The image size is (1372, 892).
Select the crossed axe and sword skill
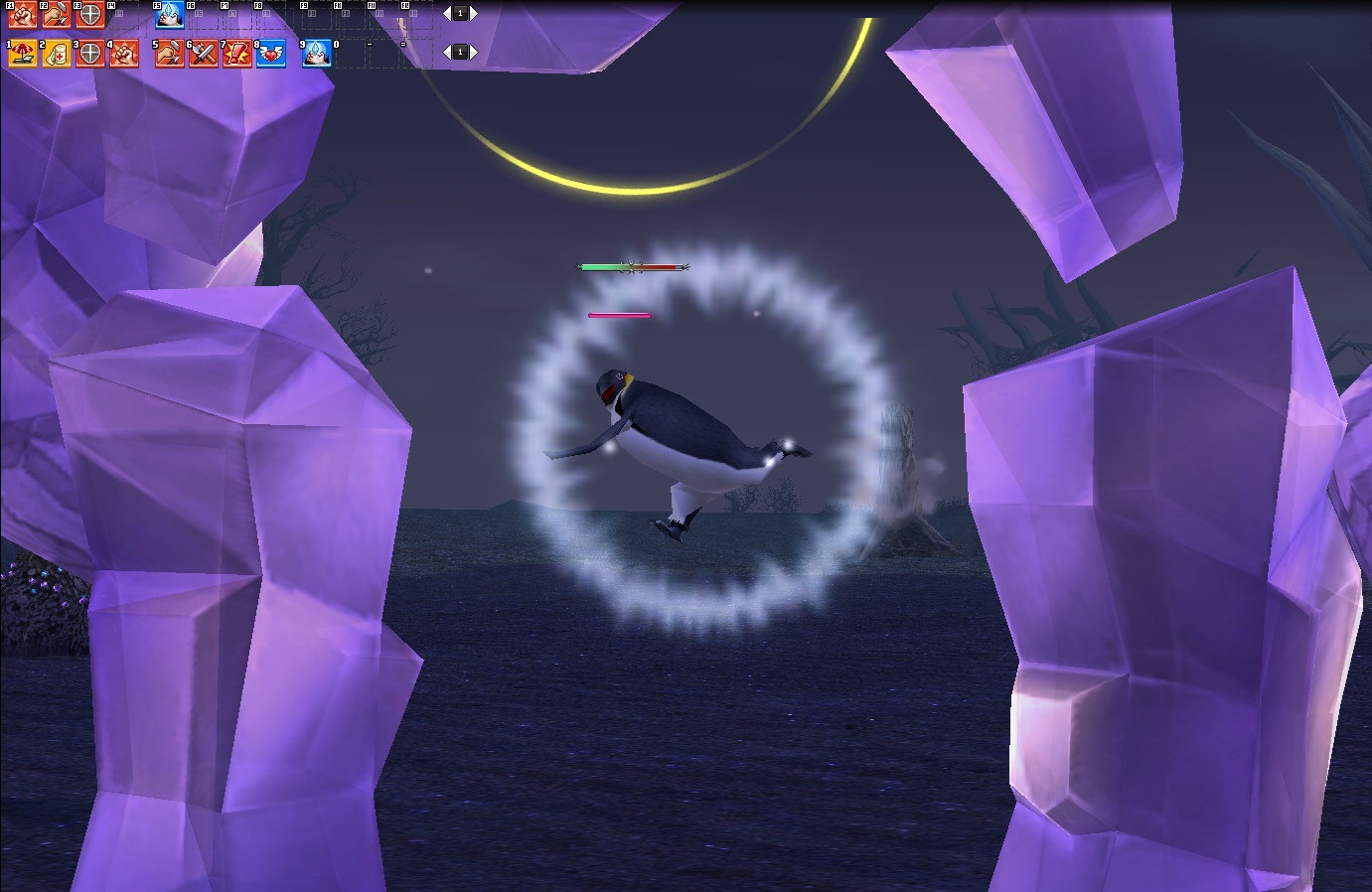204,54
